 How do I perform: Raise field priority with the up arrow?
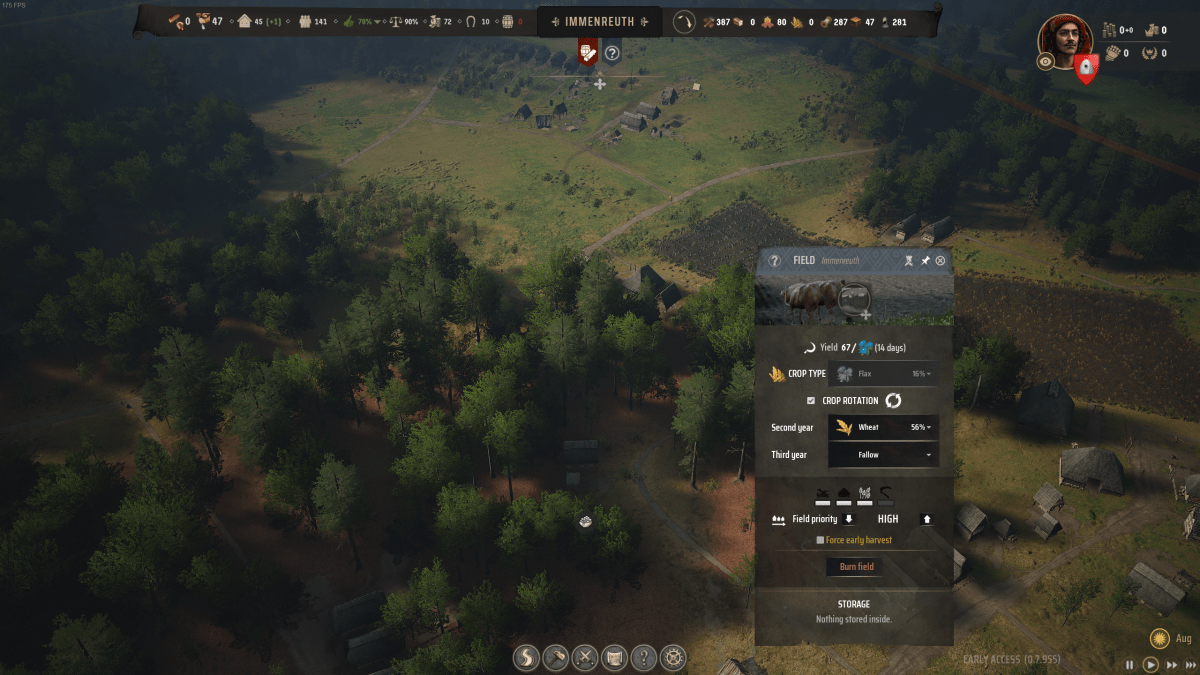[x=926, y=519]
